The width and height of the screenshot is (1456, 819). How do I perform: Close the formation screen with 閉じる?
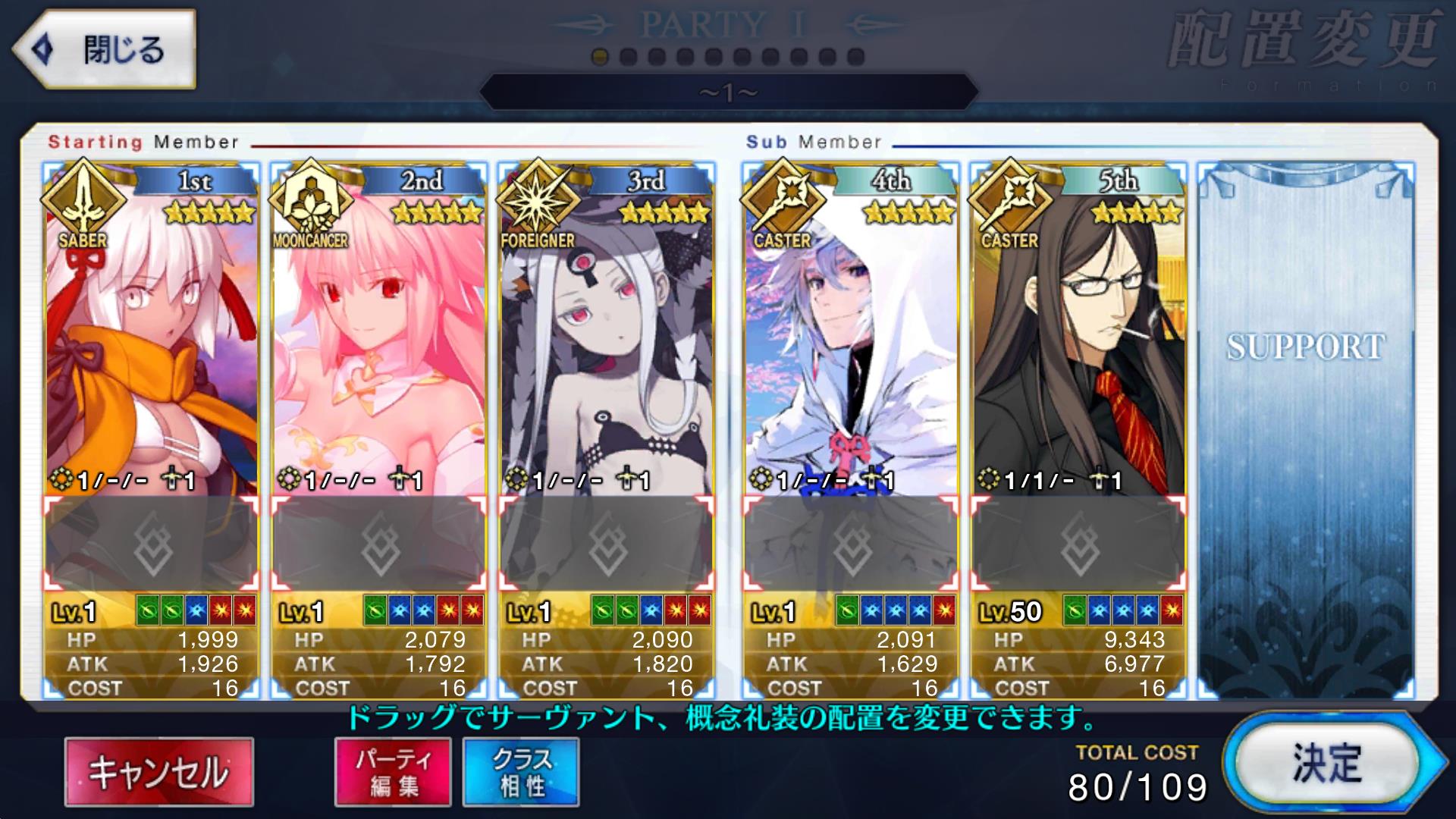pos(105,50)
